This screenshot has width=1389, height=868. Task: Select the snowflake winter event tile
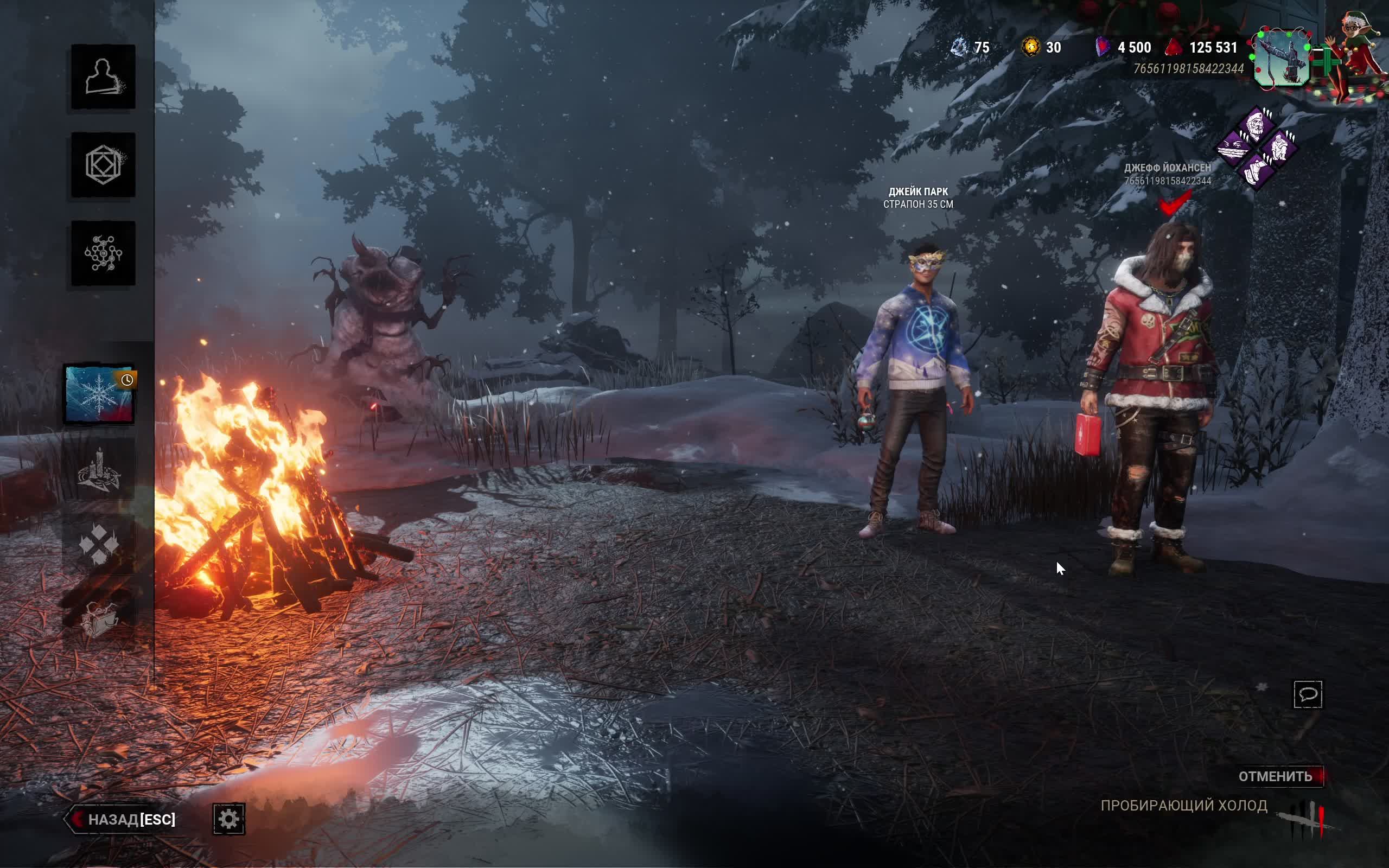point(99,395)
